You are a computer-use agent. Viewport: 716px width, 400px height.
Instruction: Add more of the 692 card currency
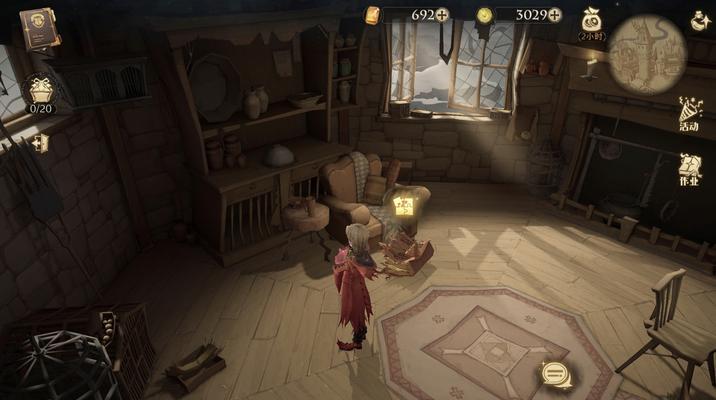[x=442, y=15]
